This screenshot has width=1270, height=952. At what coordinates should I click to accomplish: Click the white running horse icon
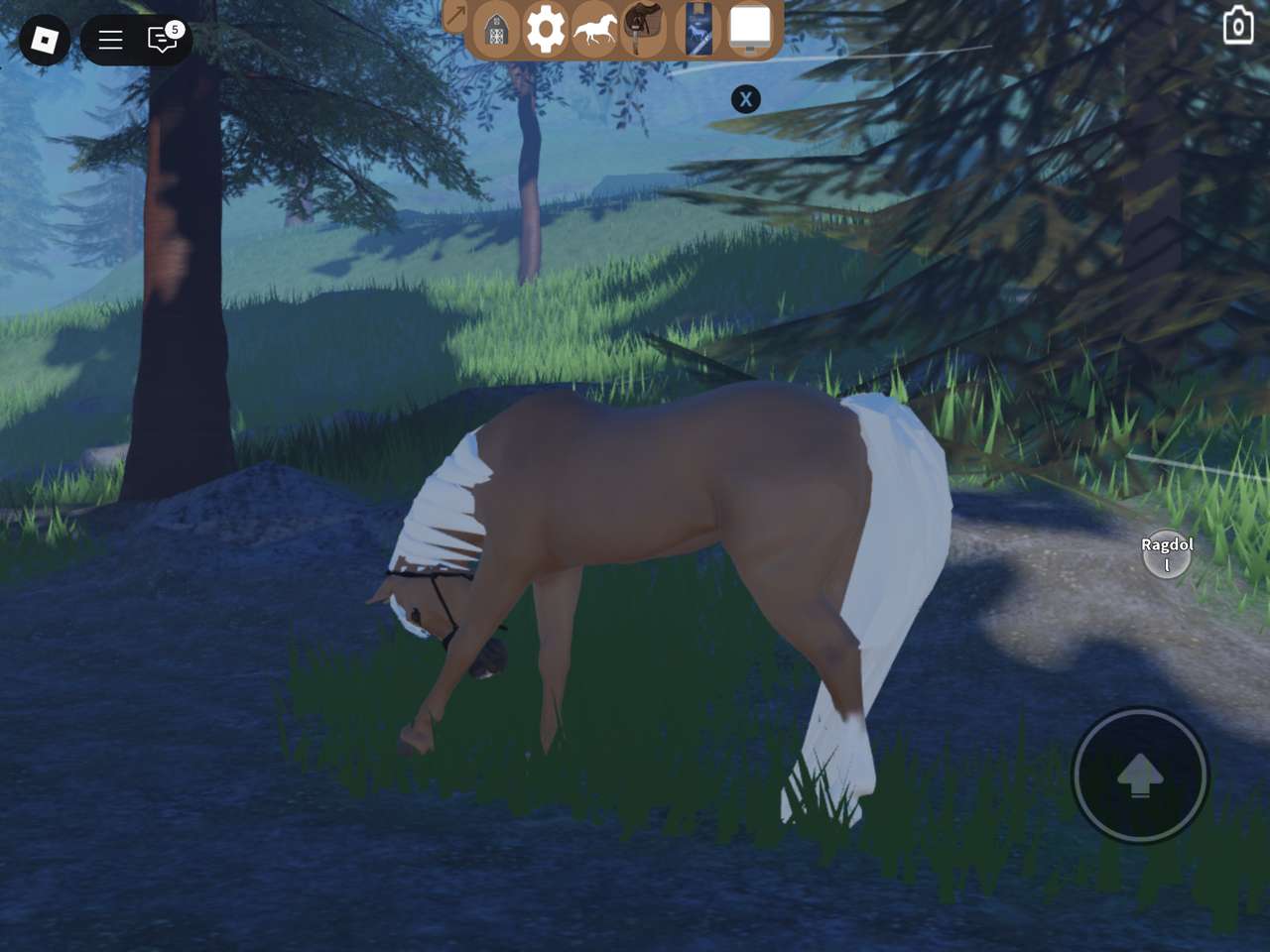(x=594, y=30)
